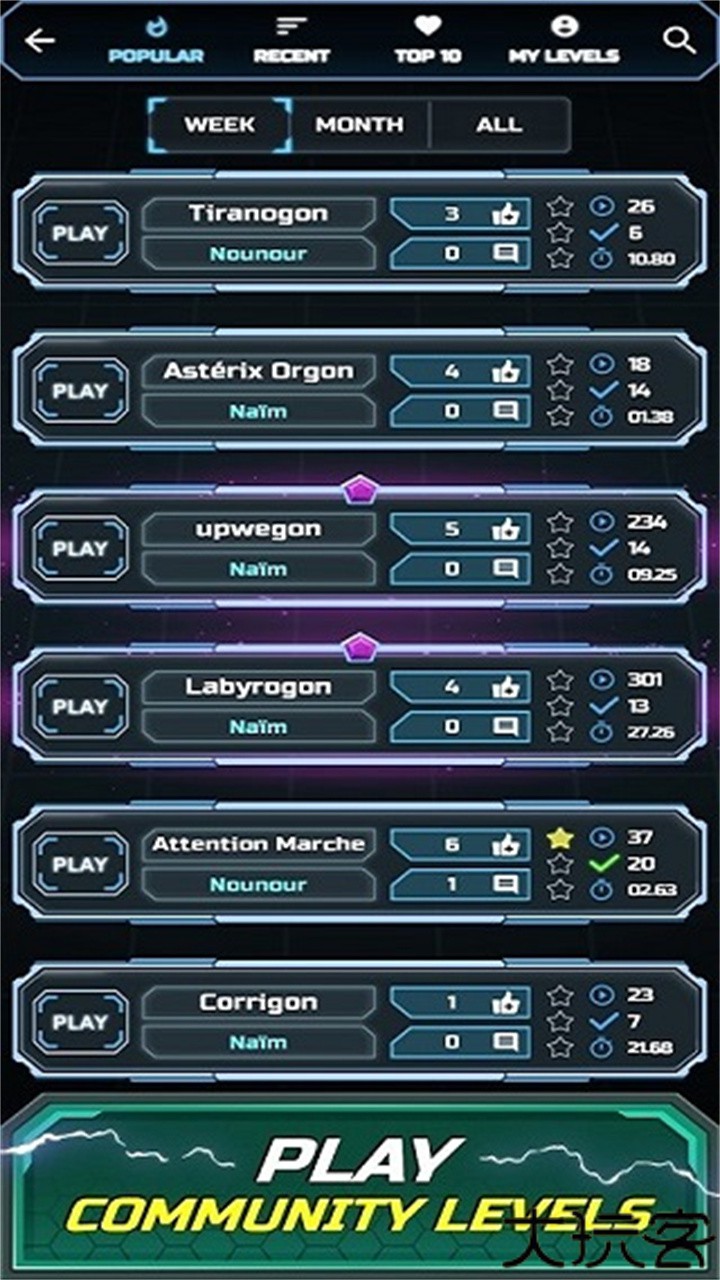Choose the All time filter
The height and width of the screenshot is (1280, 720).
coord(499,125)
